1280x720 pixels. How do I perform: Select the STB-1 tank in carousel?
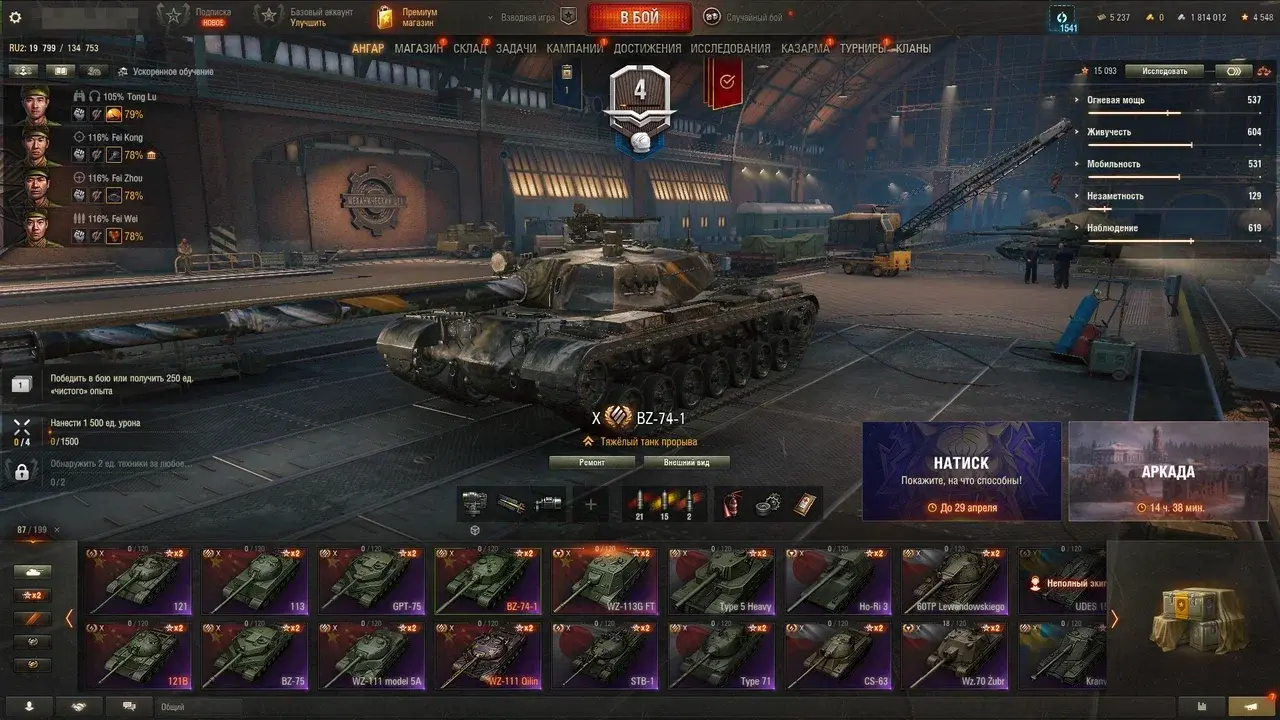(603, 655)
